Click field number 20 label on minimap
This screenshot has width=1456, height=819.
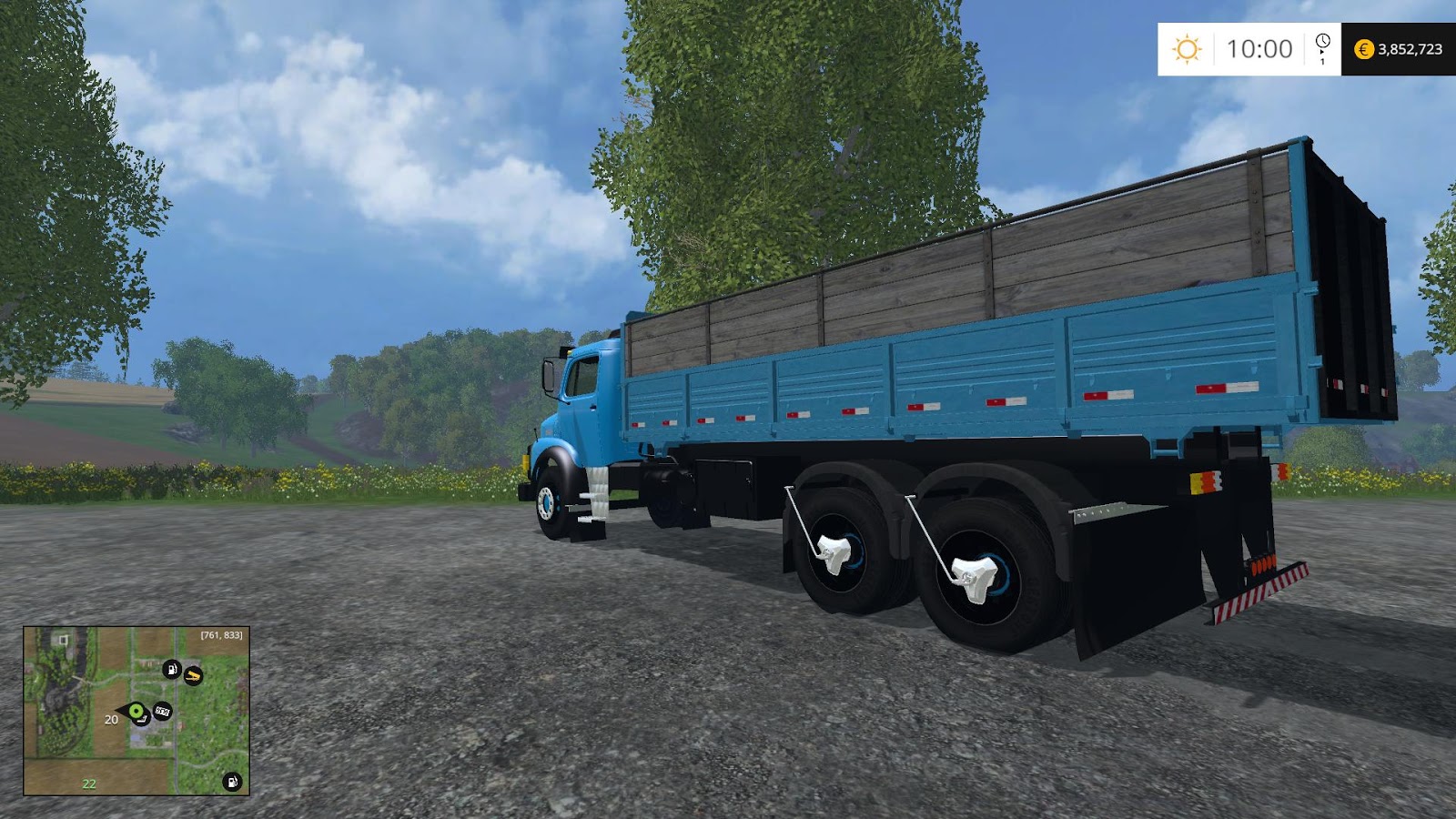112,720
